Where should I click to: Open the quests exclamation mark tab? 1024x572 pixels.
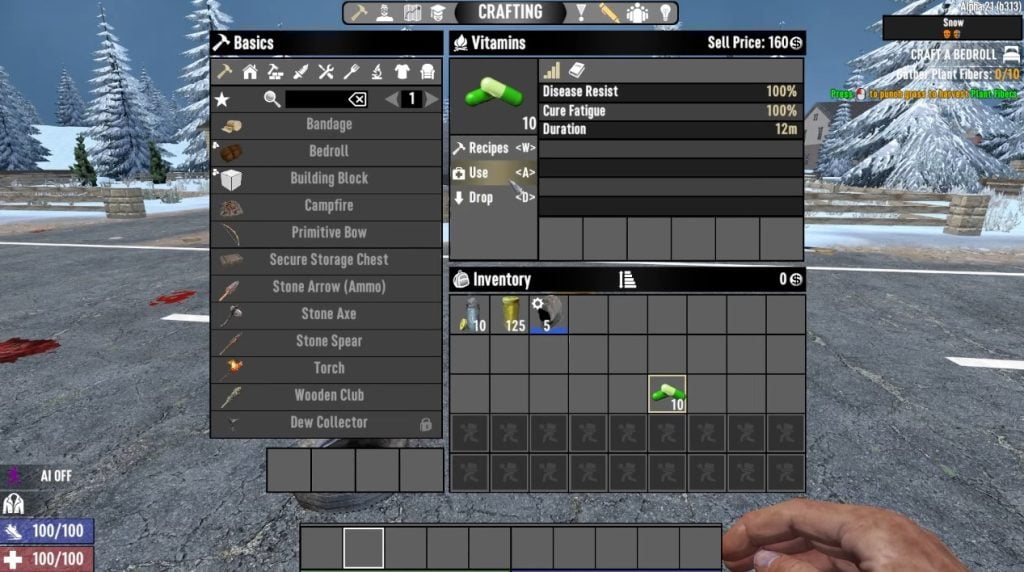(580, 13)
